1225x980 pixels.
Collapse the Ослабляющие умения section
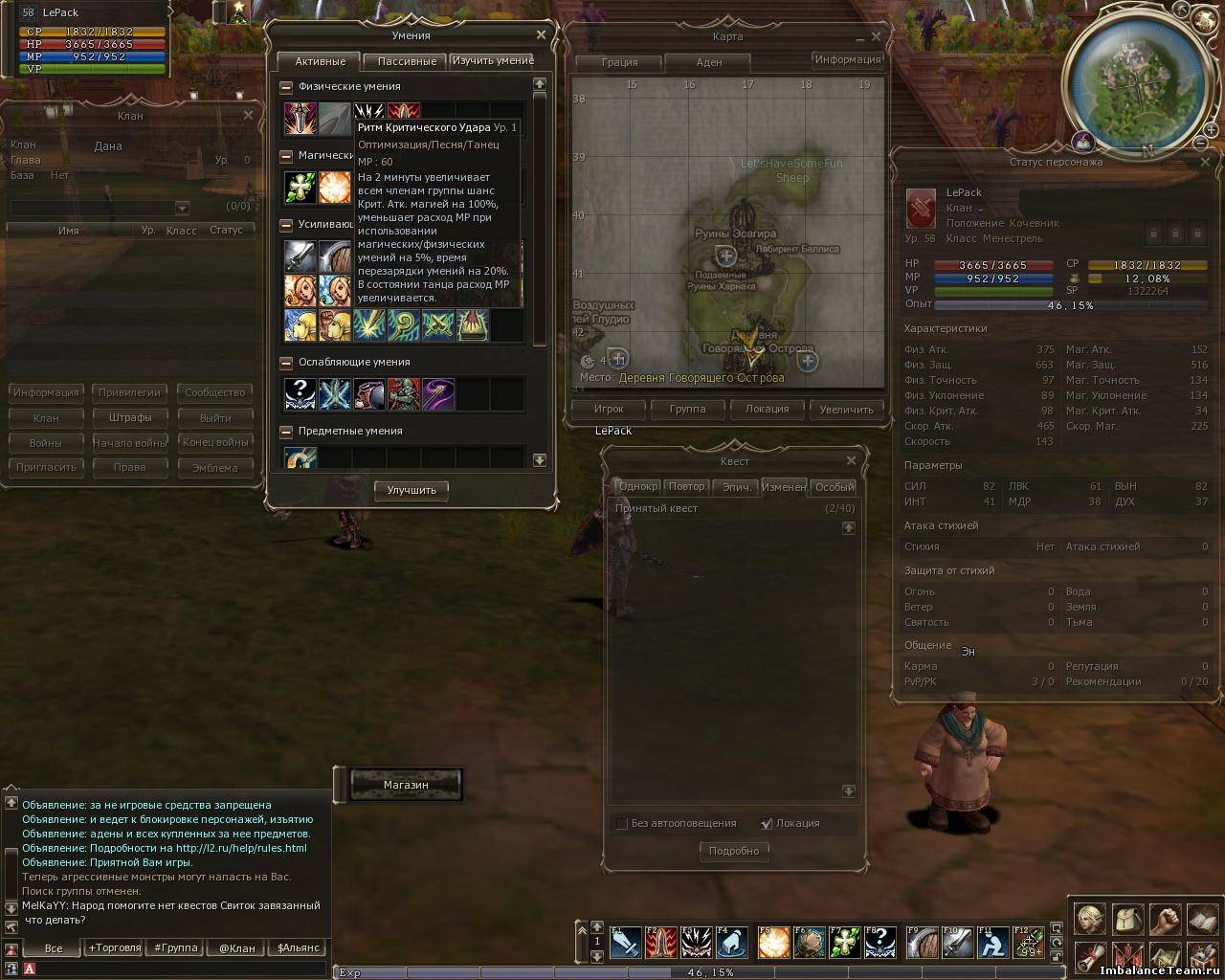click(286, 363)
